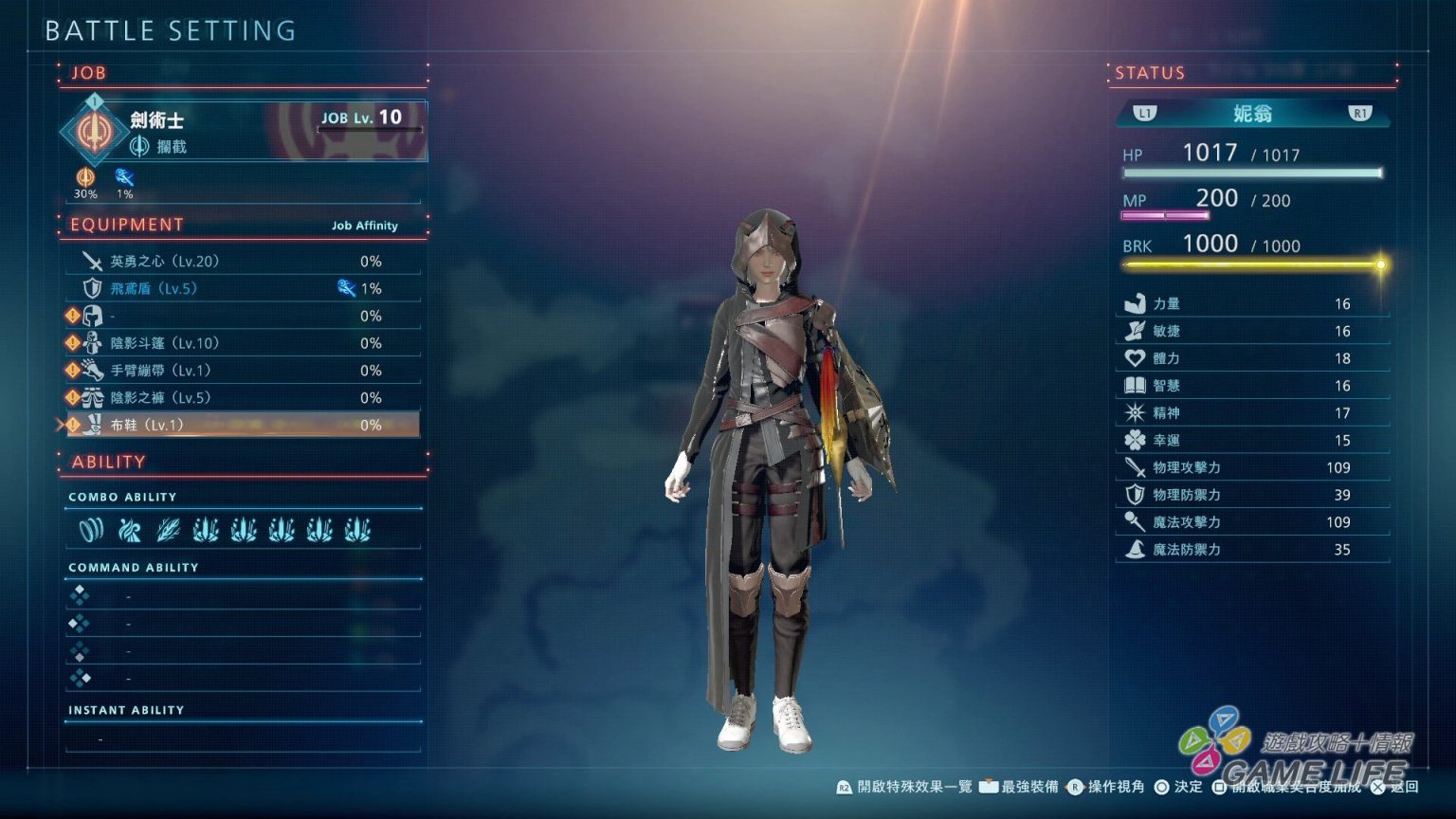
Task: Select the 陰影斗篷 (Lv.10) body armor
Action: [242, 343]
